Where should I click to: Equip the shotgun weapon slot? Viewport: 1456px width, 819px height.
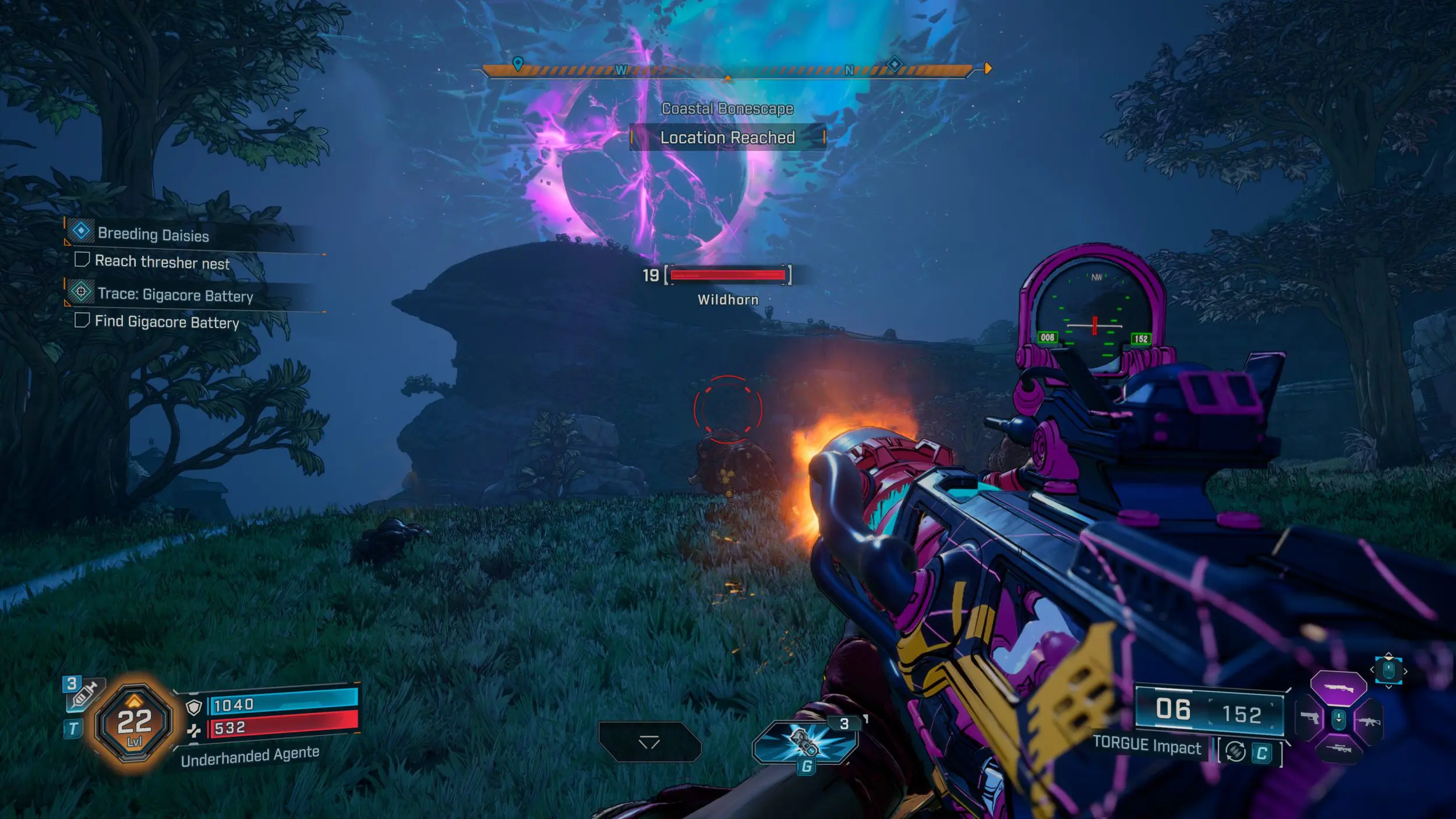1338,689
